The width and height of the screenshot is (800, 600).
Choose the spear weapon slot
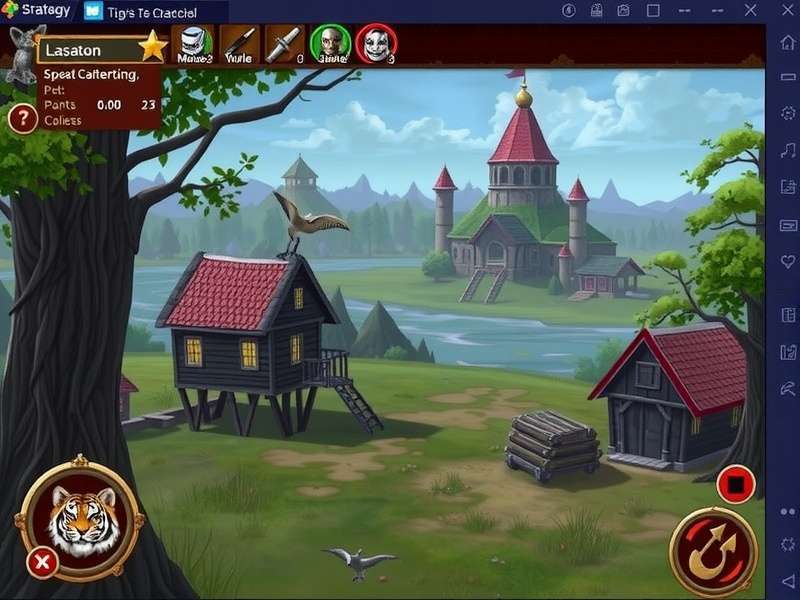(240, 44)
